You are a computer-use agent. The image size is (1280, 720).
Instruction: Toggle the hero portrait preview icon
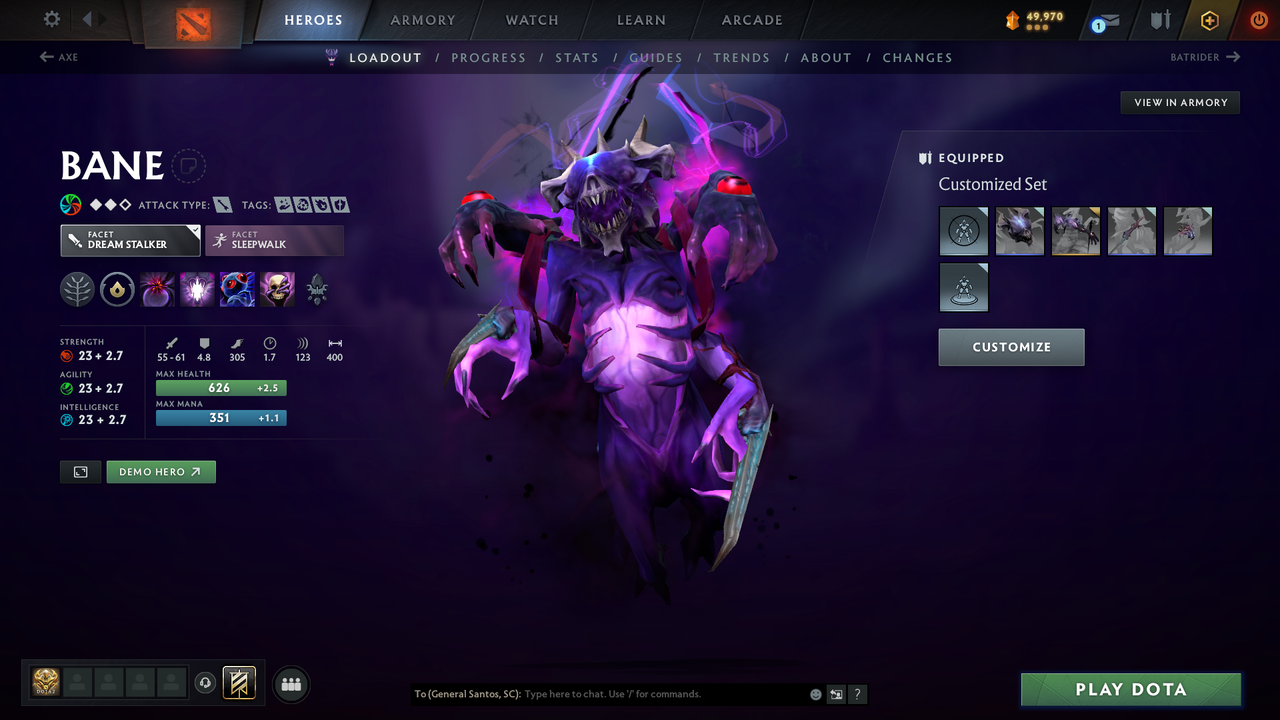click(x=80, y=471)
